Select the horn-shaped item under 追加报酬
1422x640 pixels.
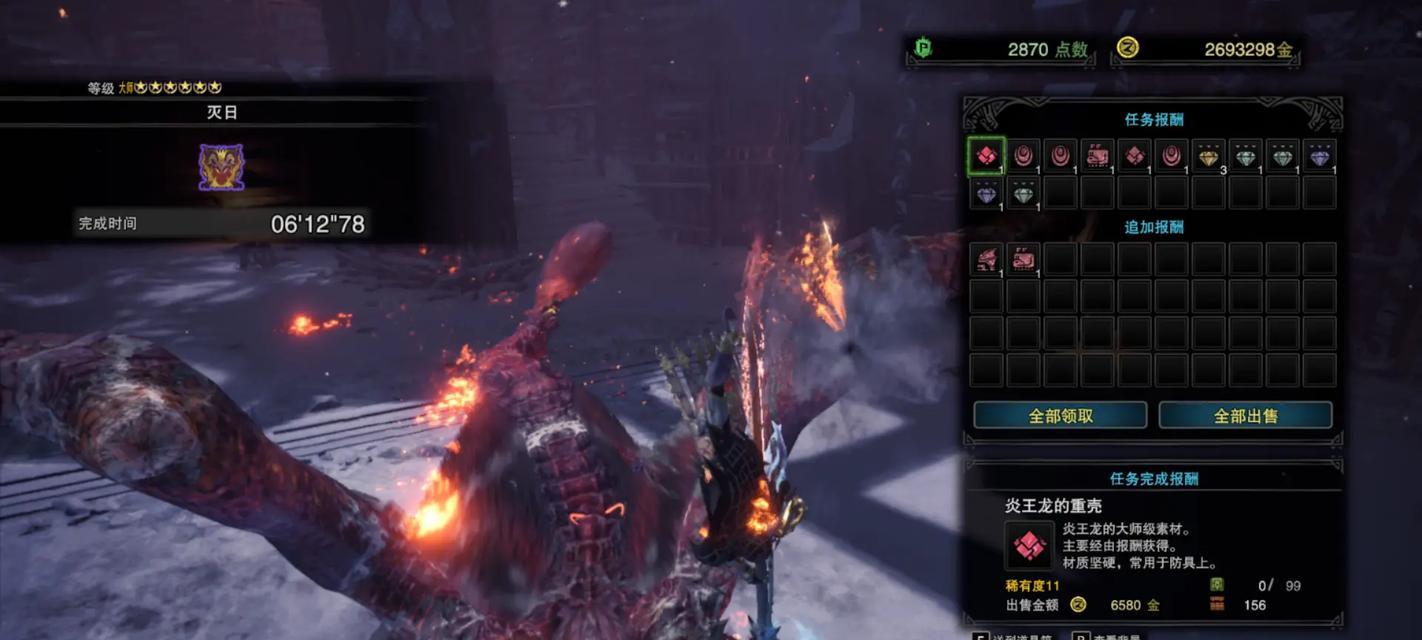[986, 259]
